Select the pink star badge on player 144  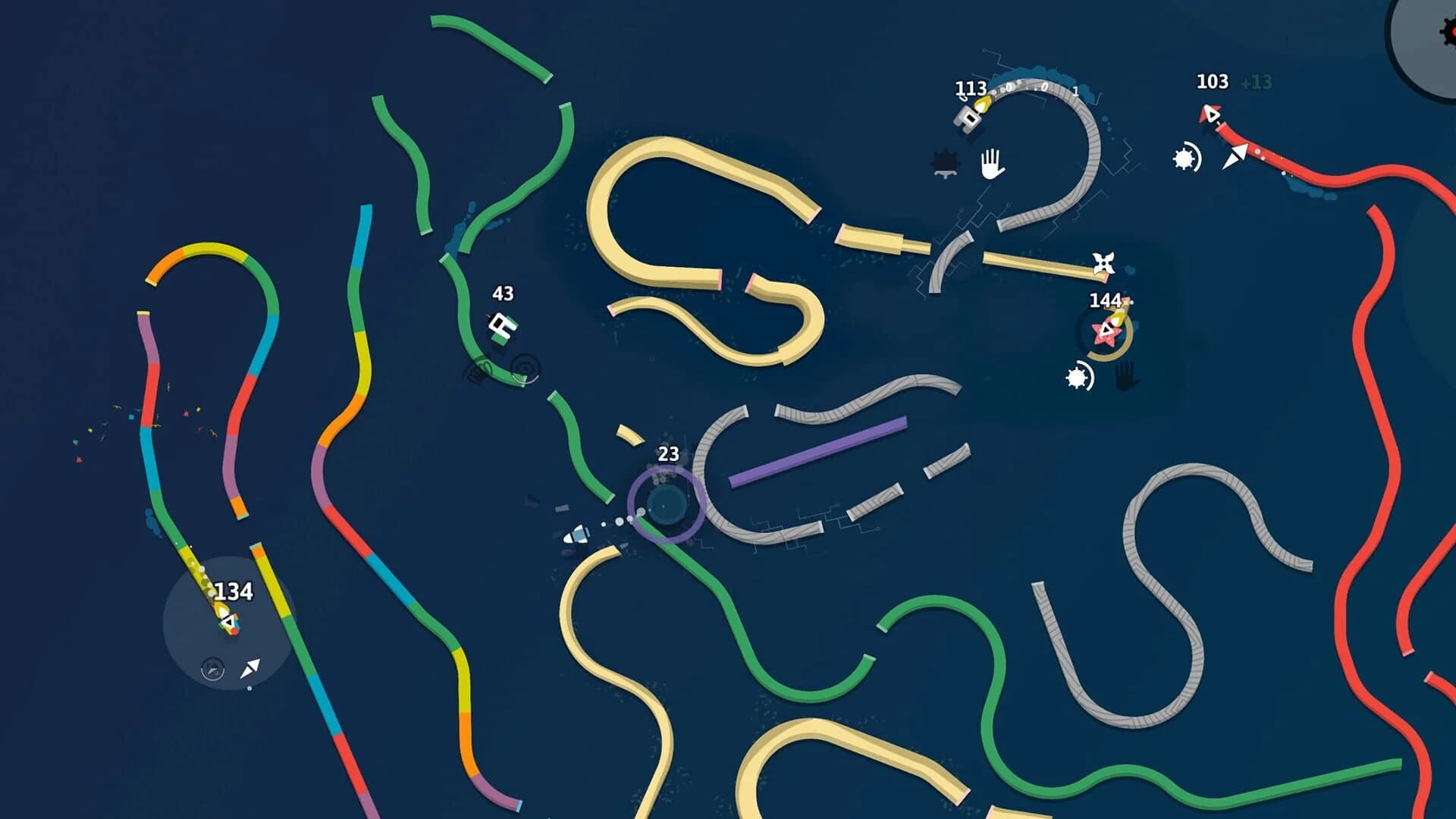tap(1105, 333)
